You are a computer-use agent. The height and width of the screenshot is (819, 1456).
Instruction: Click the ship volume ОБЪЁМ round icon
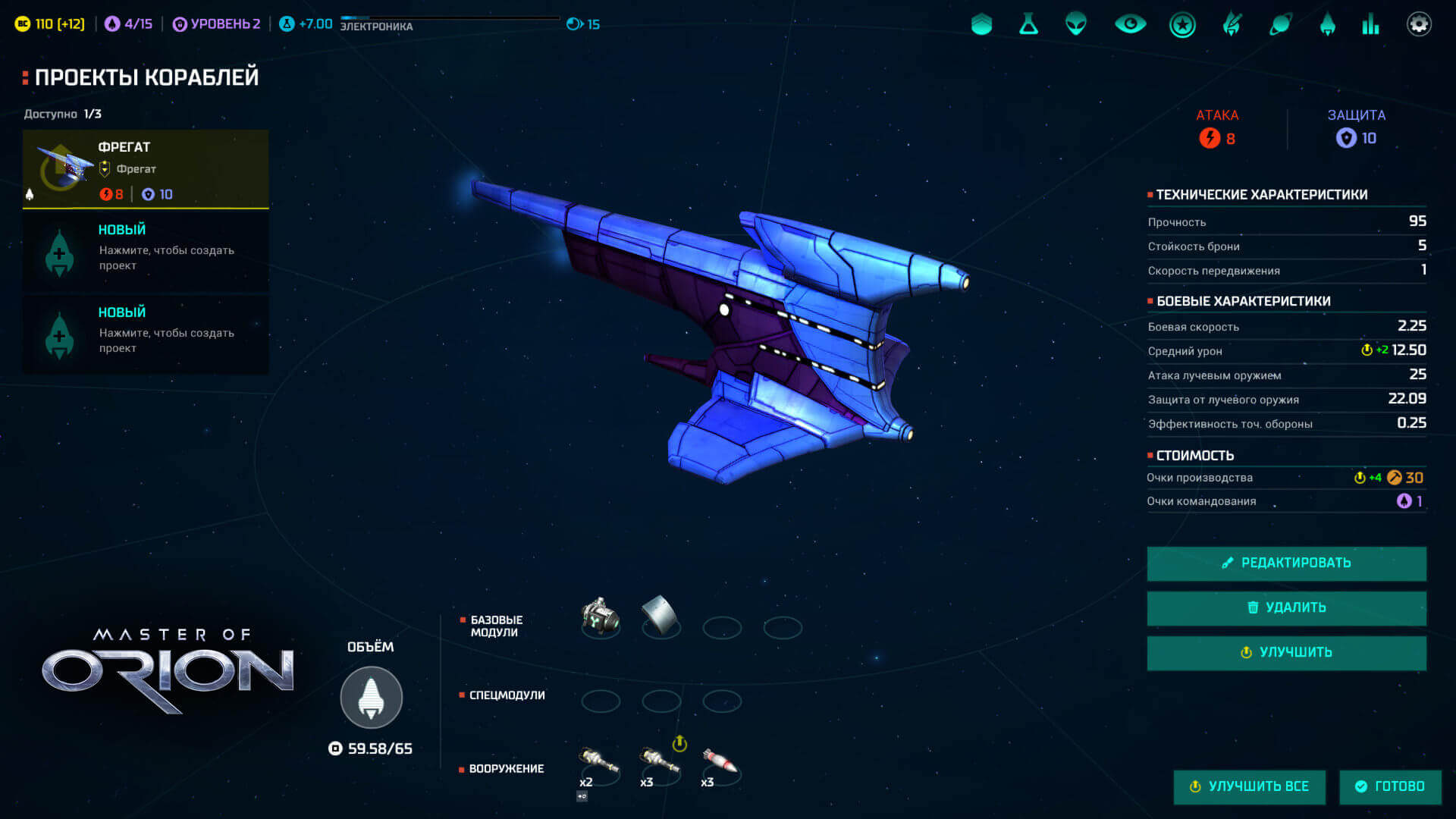pos(371,697)
